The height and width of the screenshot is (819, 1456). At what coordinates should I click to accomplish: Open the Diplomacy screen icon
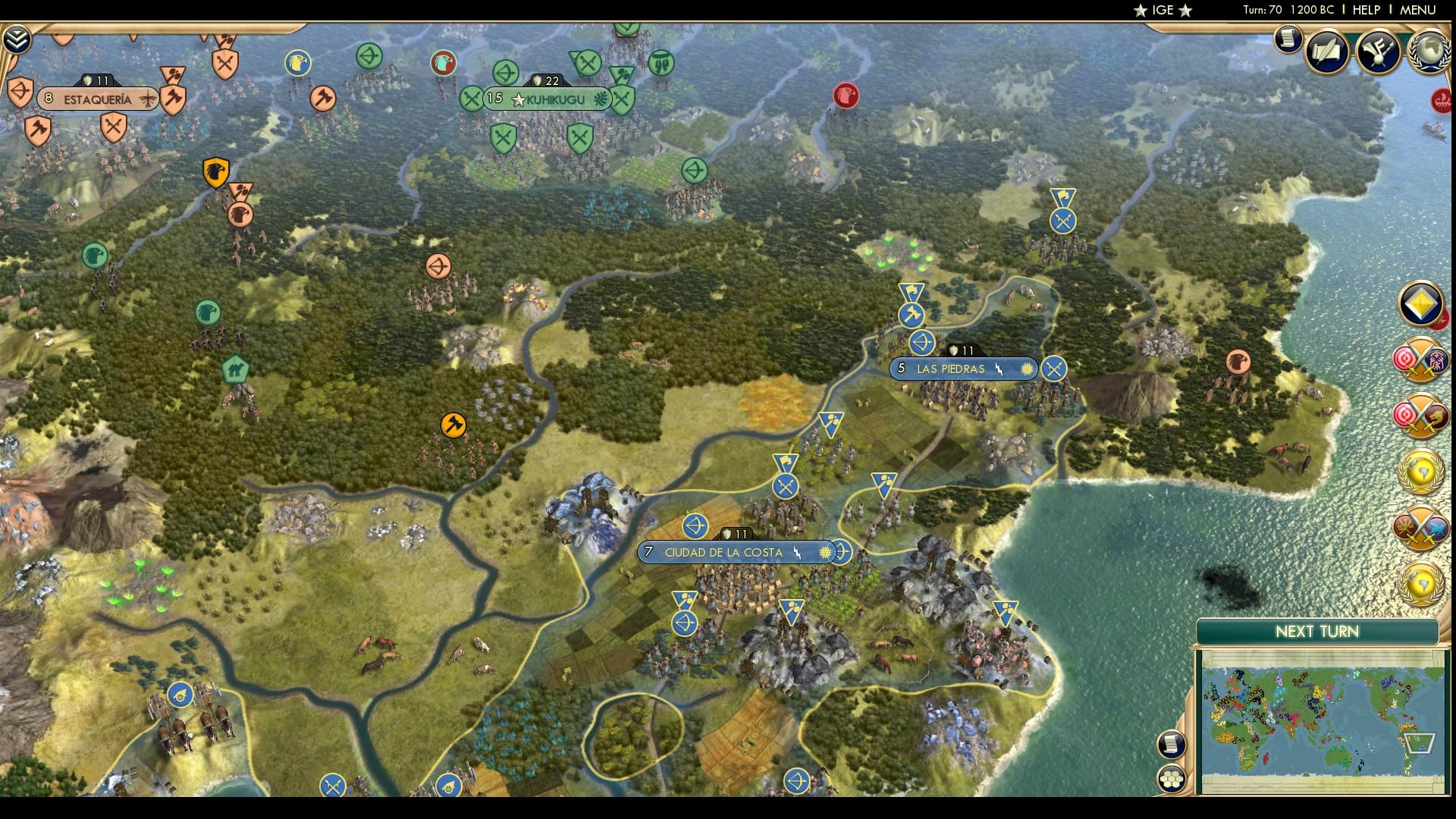[1379, 52]
